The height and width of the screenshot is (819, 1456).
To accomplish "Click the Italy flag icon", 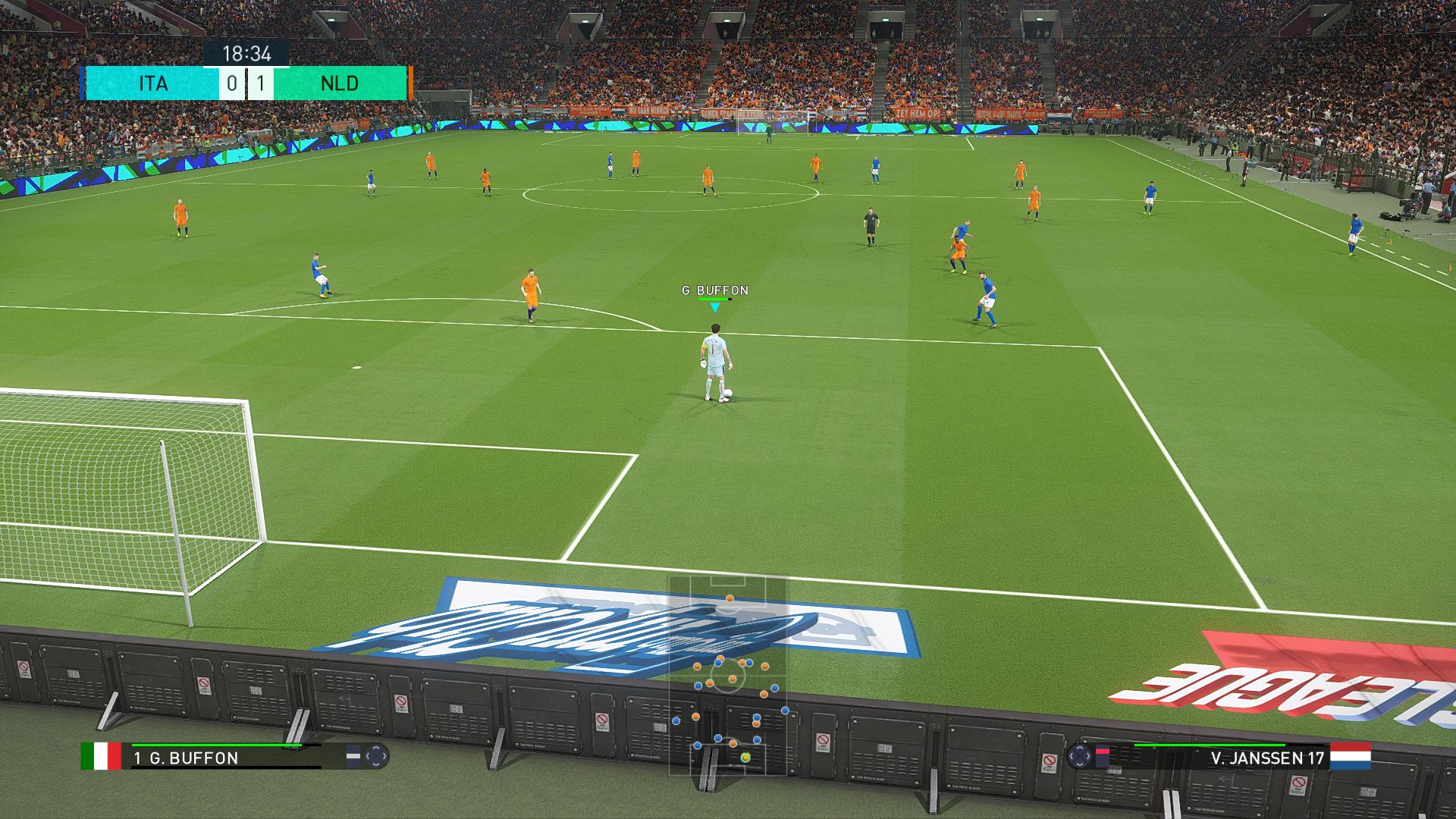I will coord(101,756).
